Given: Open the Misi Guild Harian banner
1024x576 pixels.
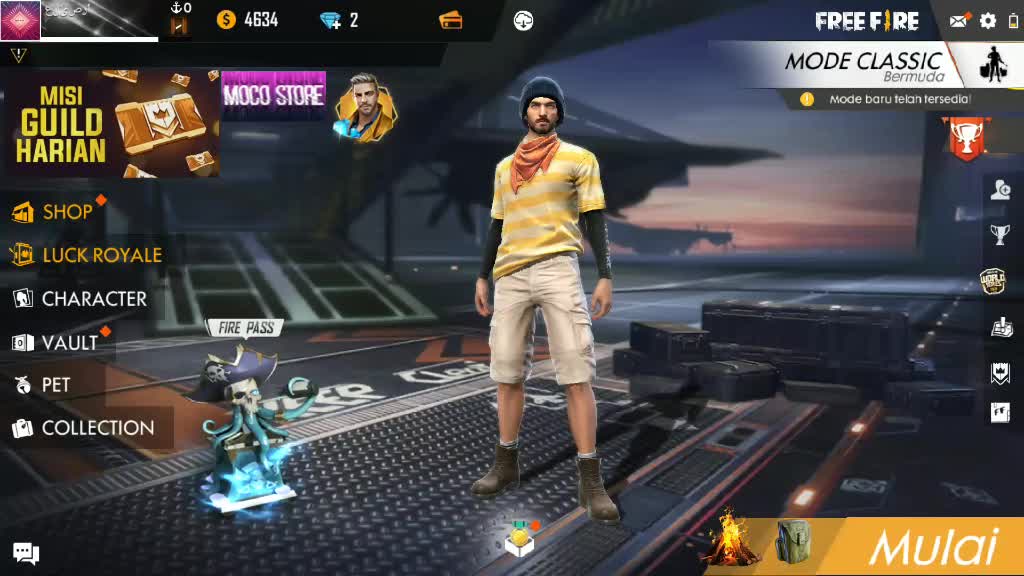Looking at the screenshot, I should coord(110,124).
